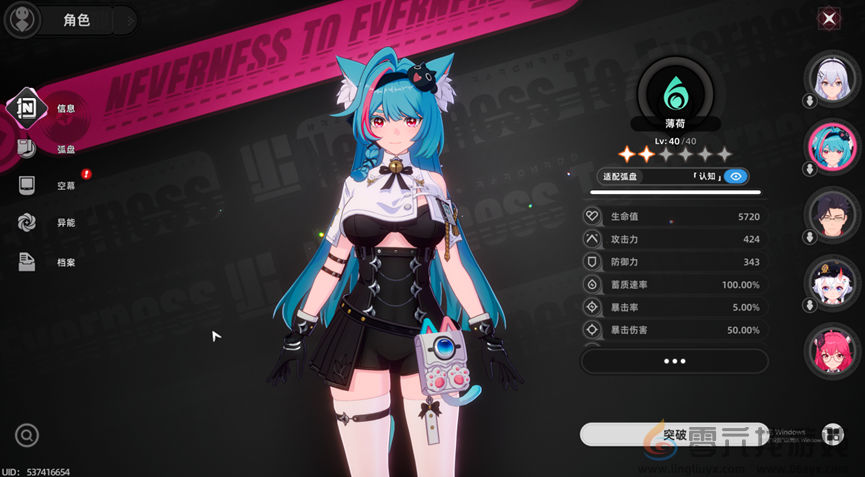The image size is (865, 477).
Task: Expand more stats with the three-dot button
Action: tap(674, 361)
